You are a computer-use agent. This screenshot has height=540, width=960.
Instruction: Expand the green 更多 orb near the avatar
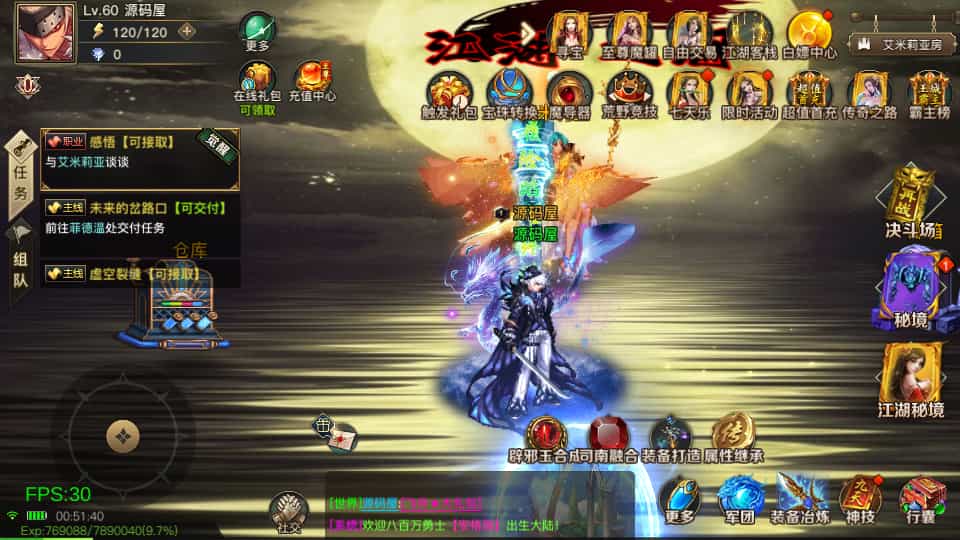coord(257,29)
